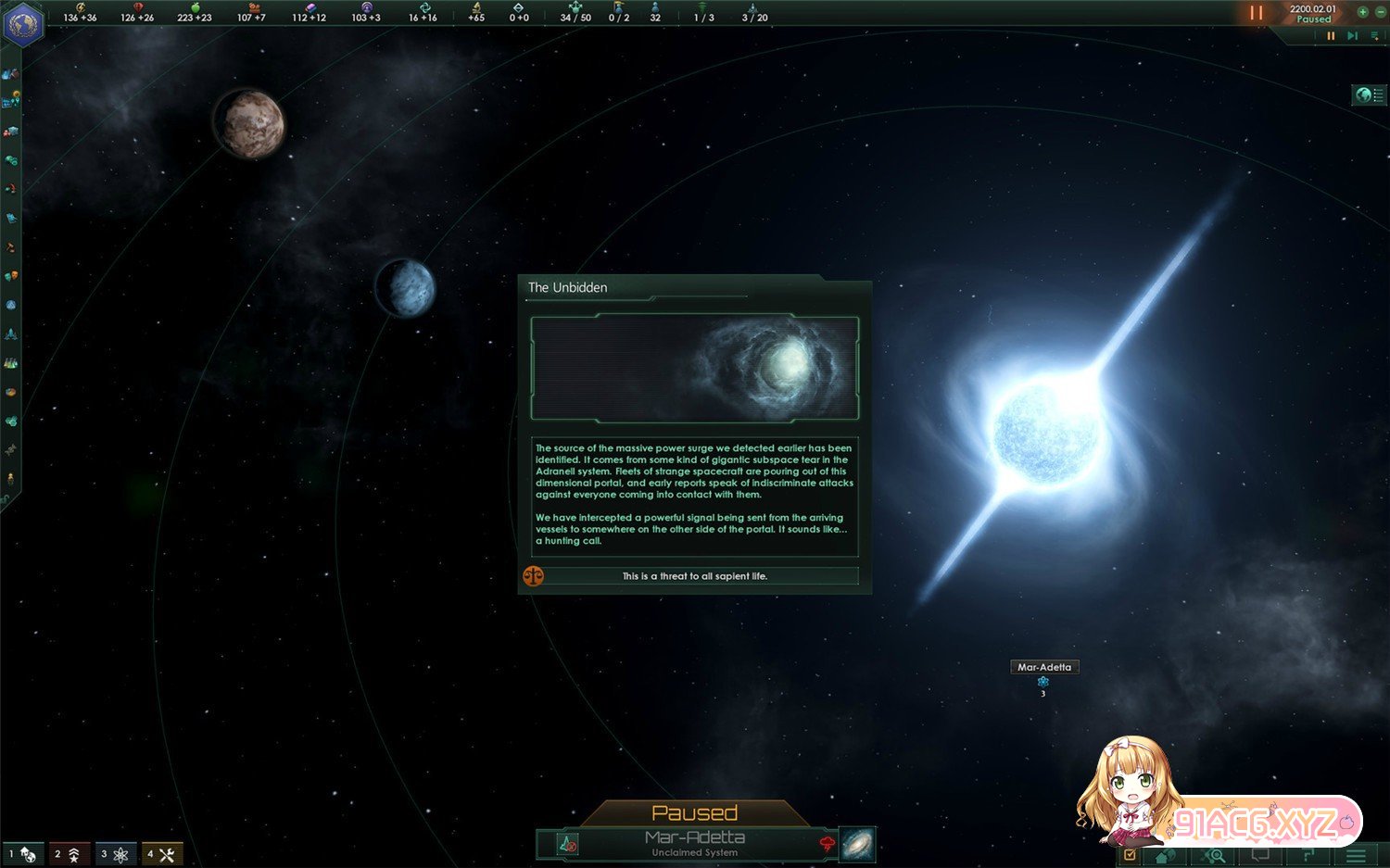Select the fourth bottom tab with tools icon

[x=162, y=854]
